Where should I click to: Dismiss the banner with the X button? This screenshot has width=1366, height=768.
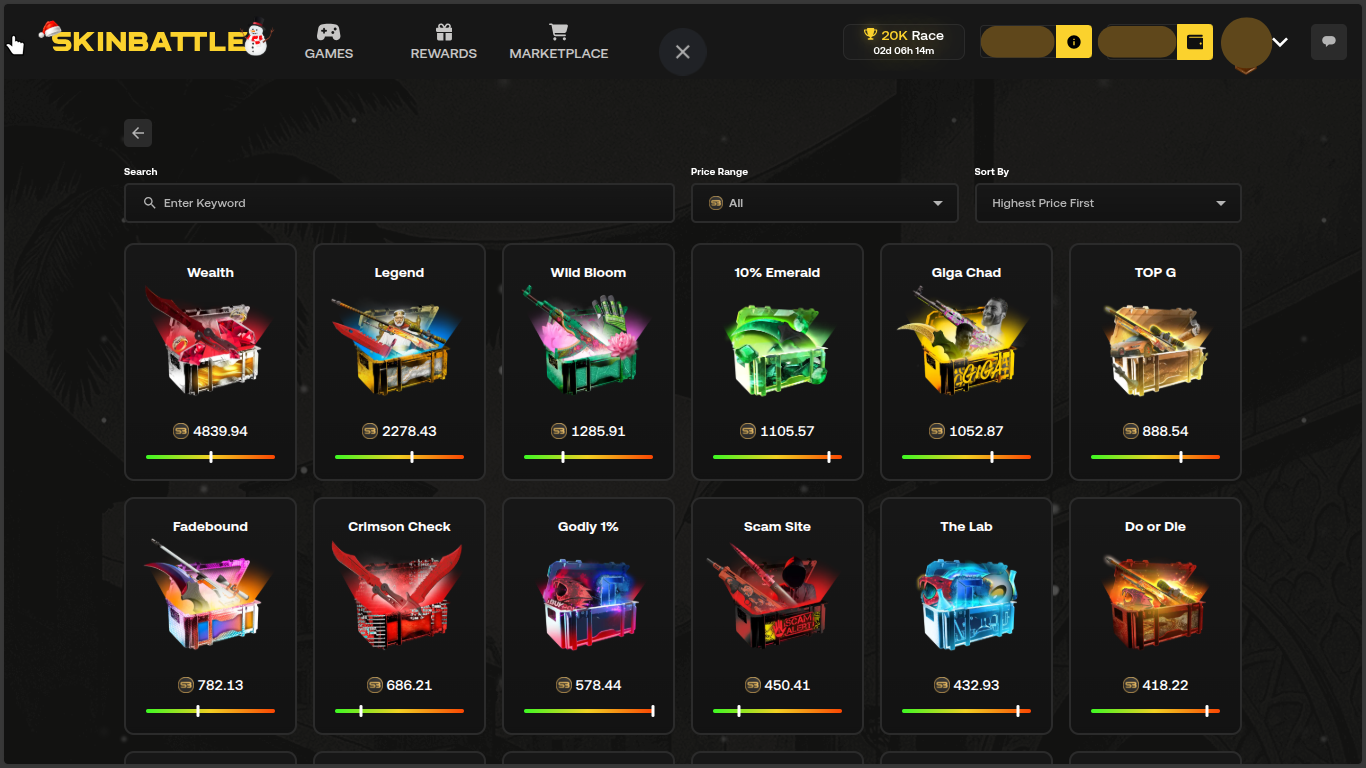pos(682,52)
